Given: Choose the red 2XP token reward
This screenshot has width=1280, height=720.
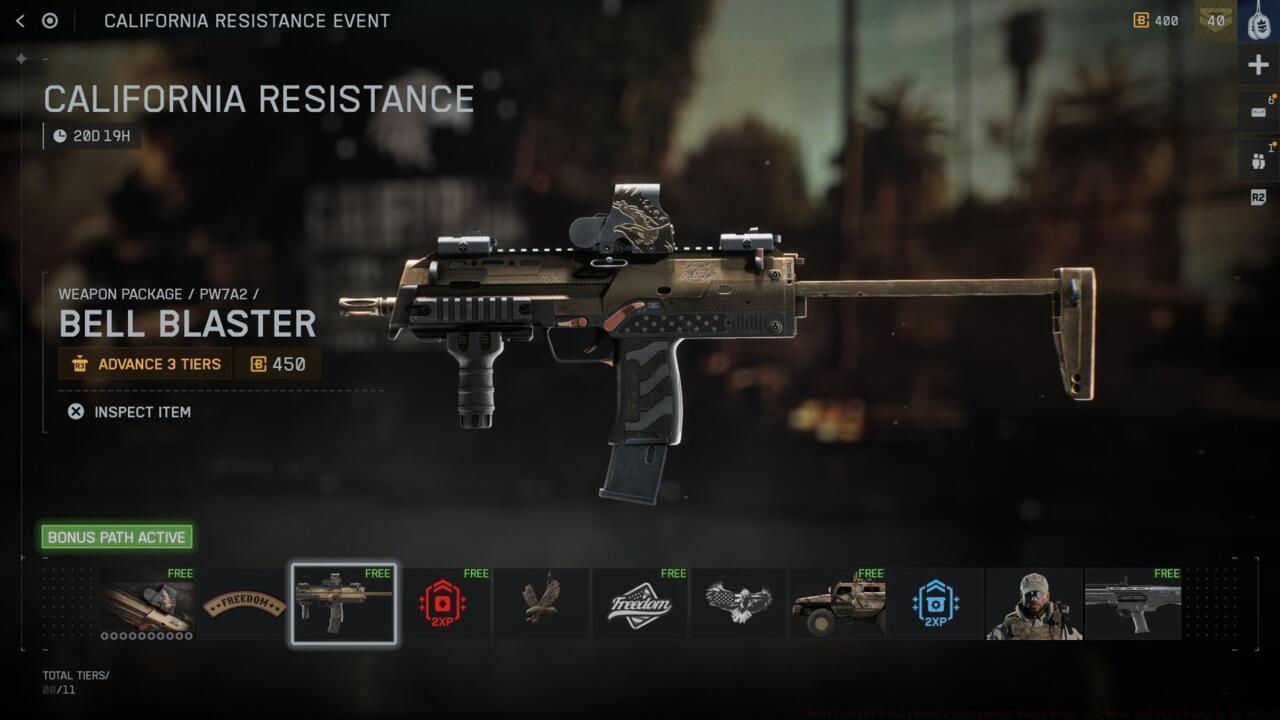Looking at the screenshot, I should coord(442,604).
